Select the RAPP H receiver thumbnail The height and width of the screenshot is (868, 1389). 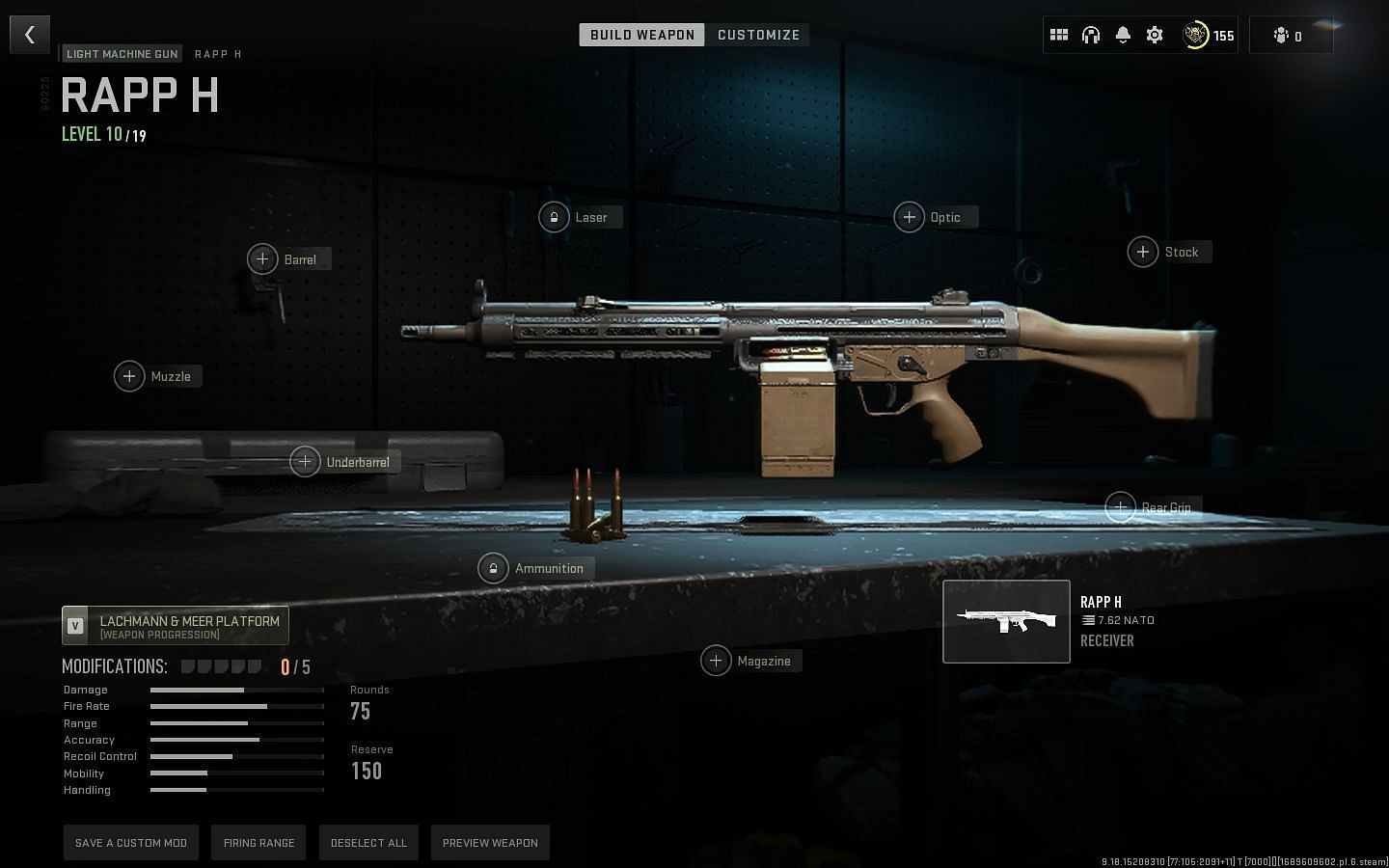pyautogui.click(x=1006, y=622)
